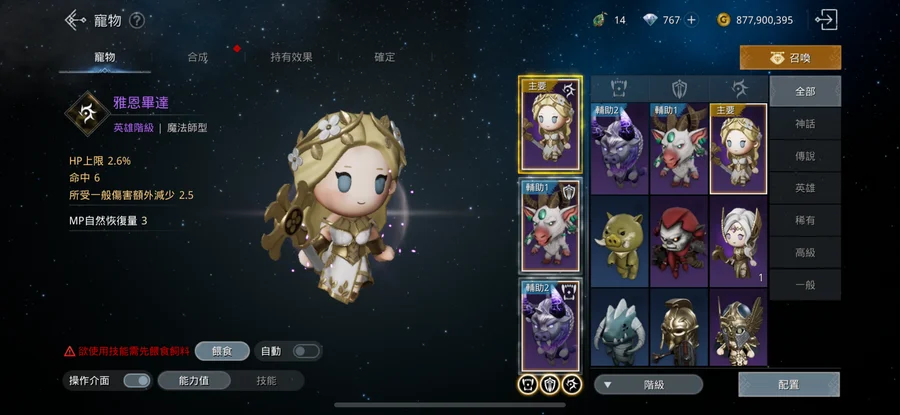Toggle the 操作介面 switch
Viewport: 900px width, 415px height.
click(x=137, y=380)
